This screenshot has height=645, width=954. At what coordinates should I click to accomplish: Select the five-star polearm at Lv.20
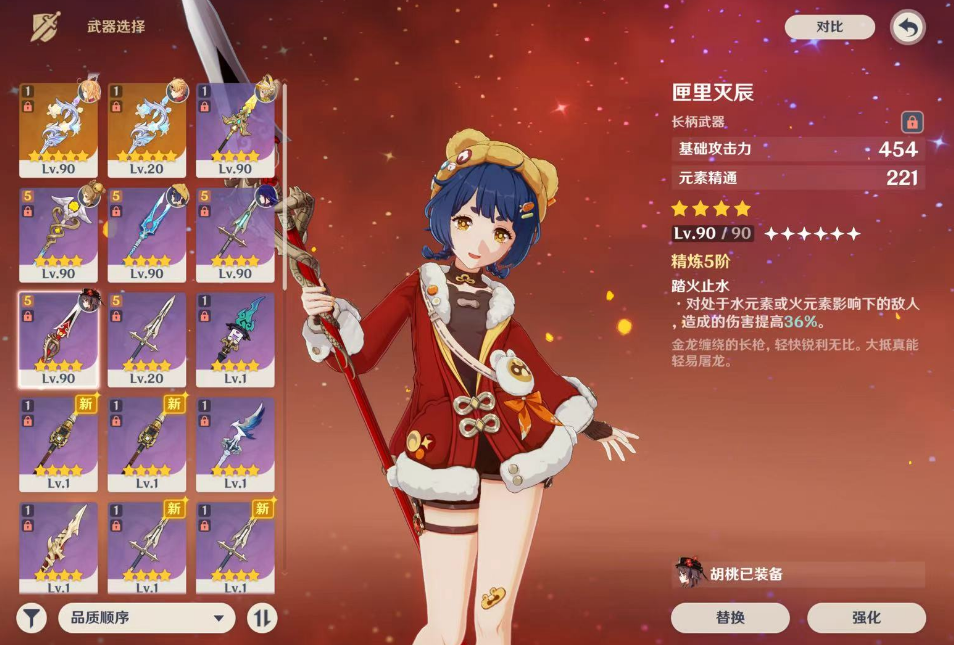147,130
